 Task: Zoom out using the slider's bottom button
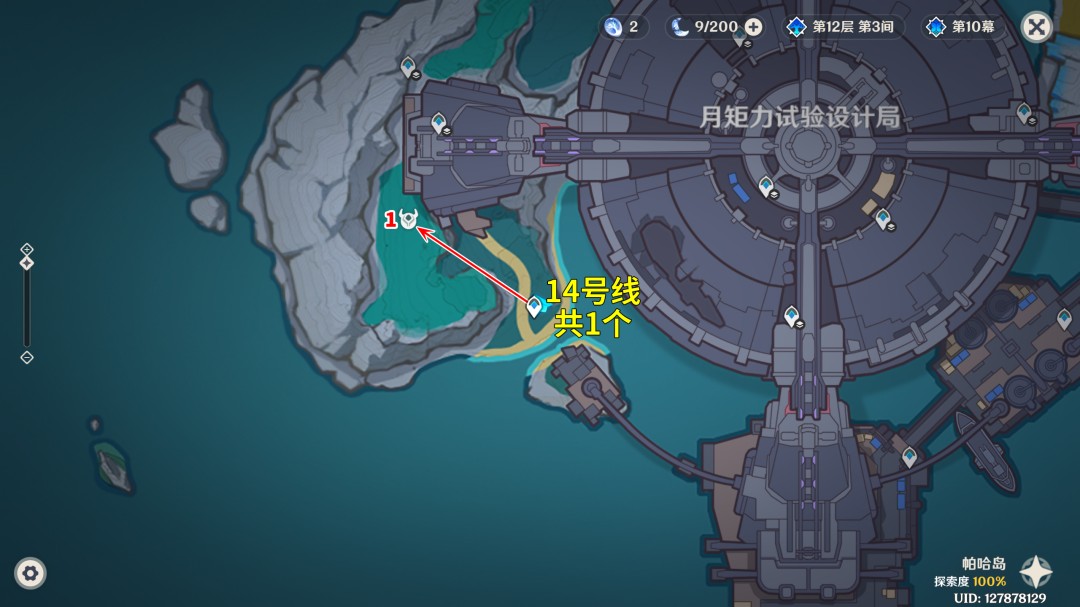pos(27,357)
